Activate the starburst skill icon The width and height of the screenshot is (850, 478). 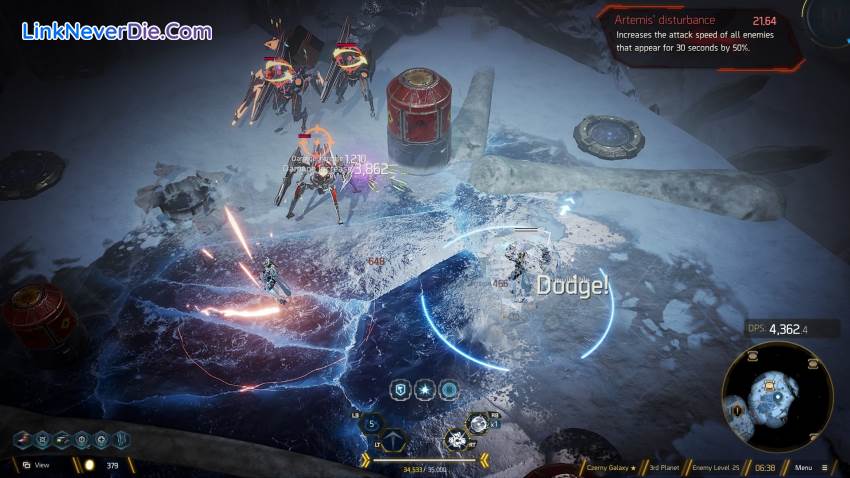pos(424,388)
